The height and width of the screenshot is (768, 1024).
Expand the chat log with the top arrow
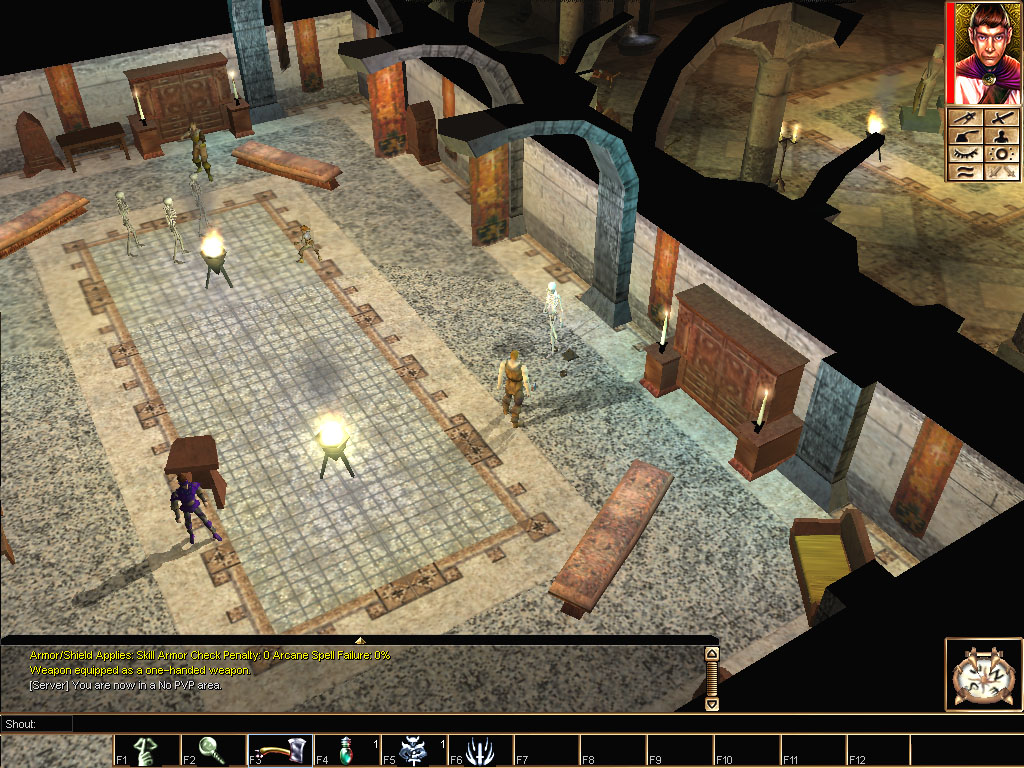tap(360, 639)
